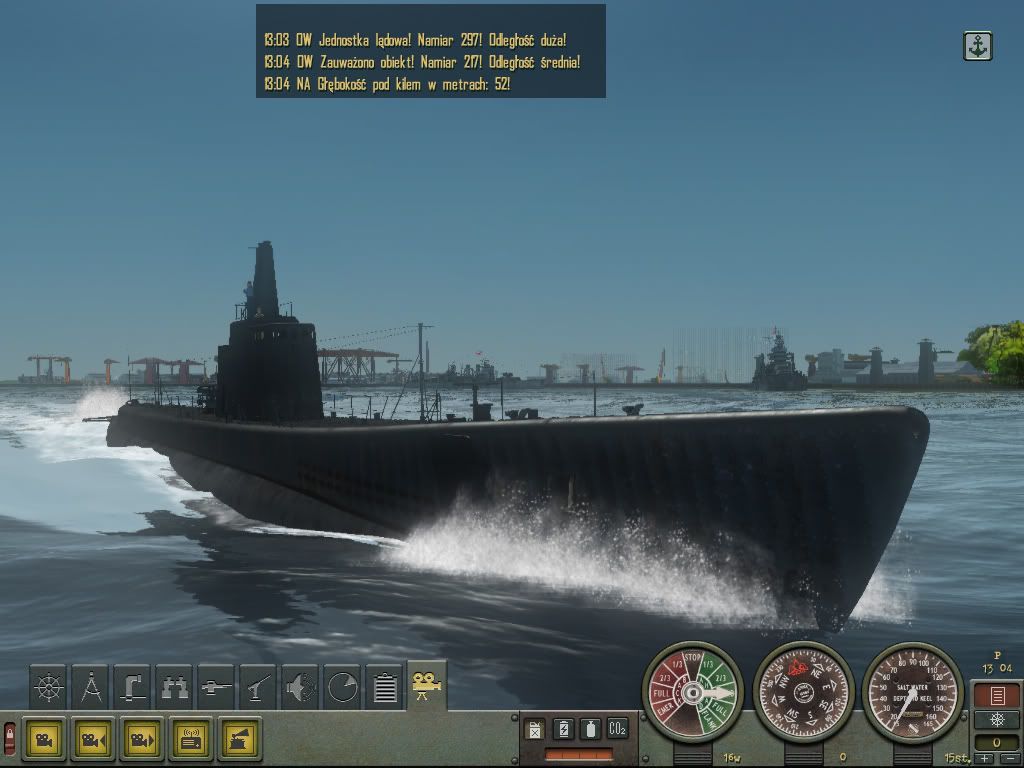Activate the free camera view button
The image size is (1024, 768).
pyautogui.click(x=44, y=739)
